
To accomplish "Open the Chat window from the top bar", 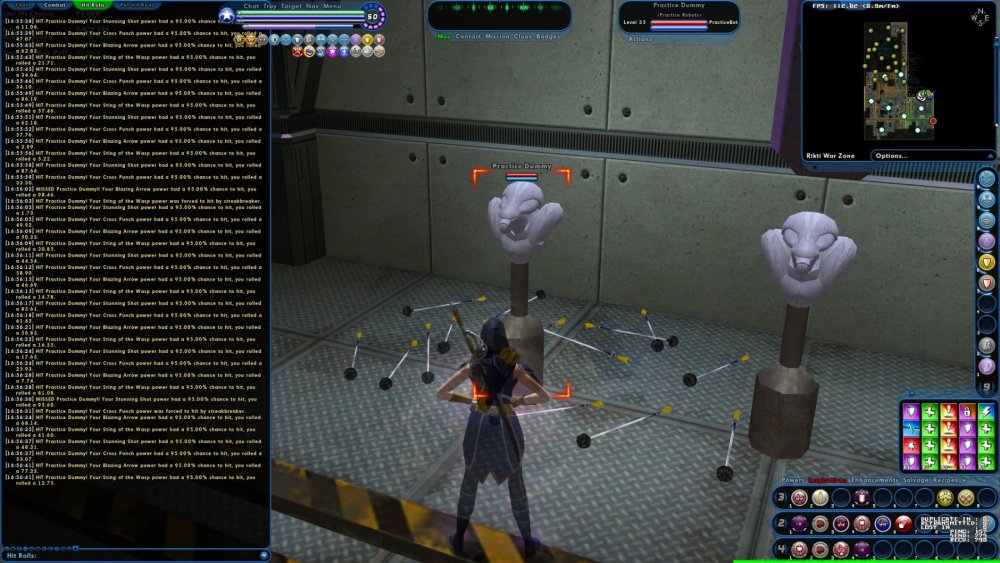I will pos(251,6).
